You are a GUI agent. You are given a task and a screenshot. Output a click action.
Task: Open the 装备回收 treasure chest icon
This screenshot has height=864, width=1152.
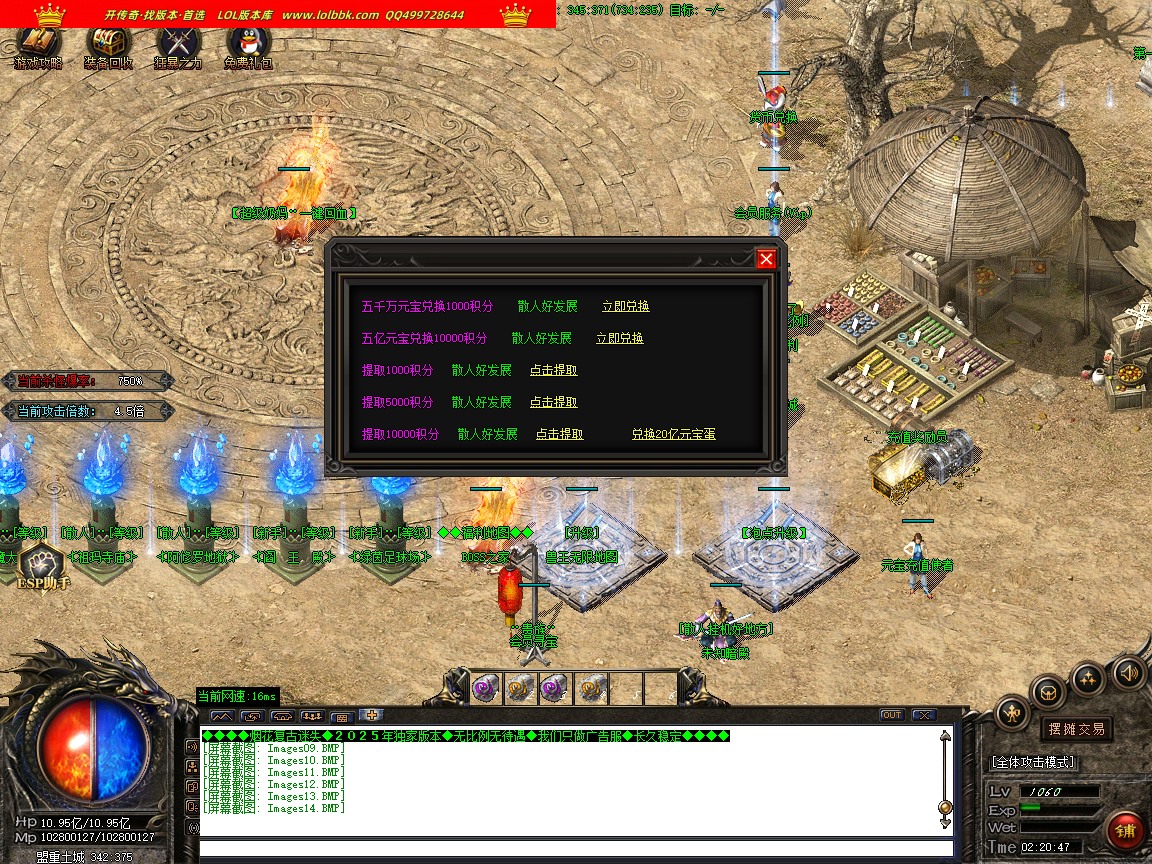[108, 45]
